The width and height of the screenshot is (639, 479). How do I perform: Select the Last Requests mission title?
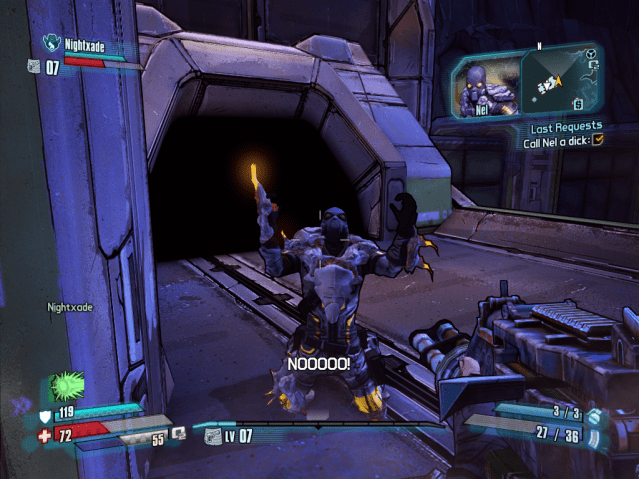coord(567,126)
